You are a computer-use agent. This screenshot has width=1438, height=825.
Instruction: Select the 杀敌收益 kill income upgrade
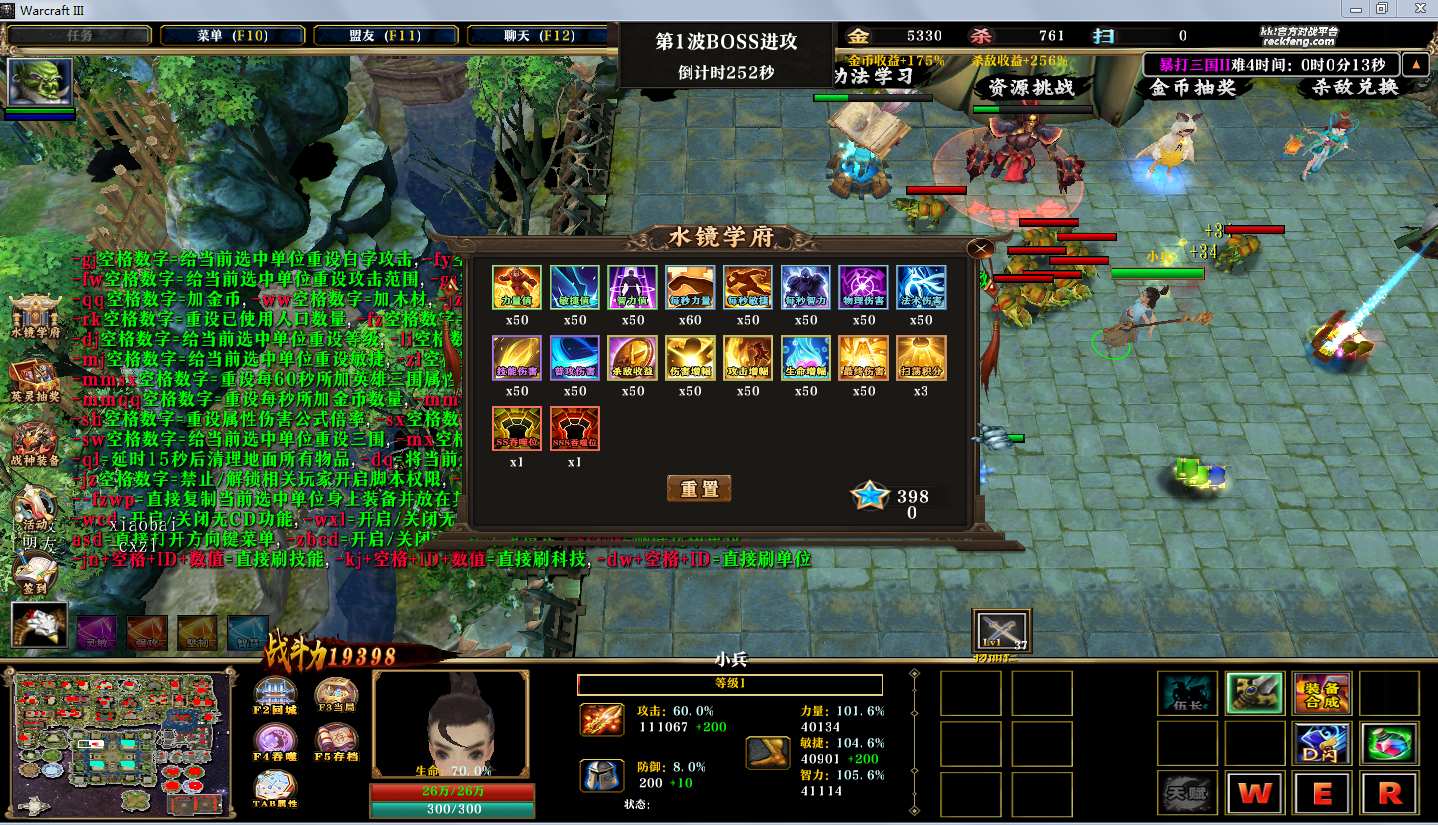(x=632, y=359)
